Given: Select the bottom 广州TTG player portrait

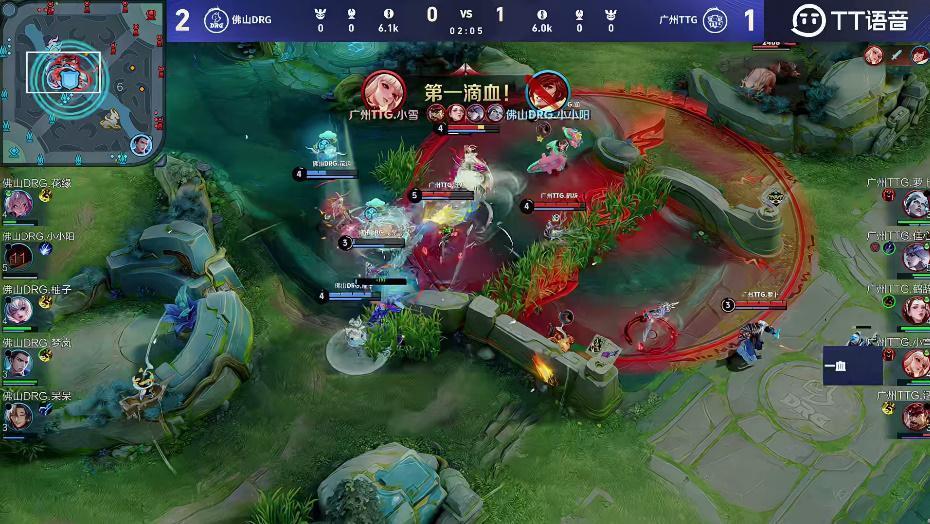Looking at the screenshot, I should [915, 416].
